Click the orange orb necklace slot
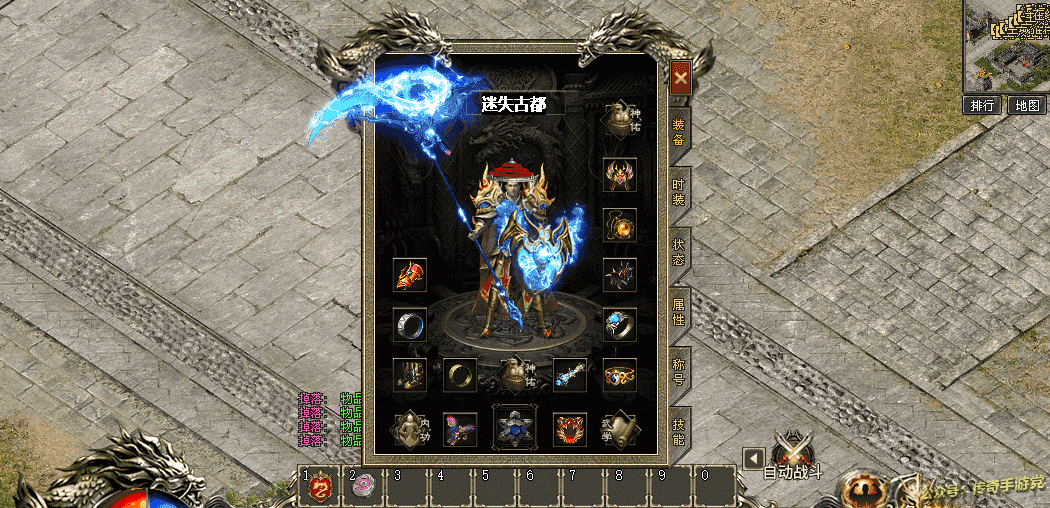 click(620, 224)
